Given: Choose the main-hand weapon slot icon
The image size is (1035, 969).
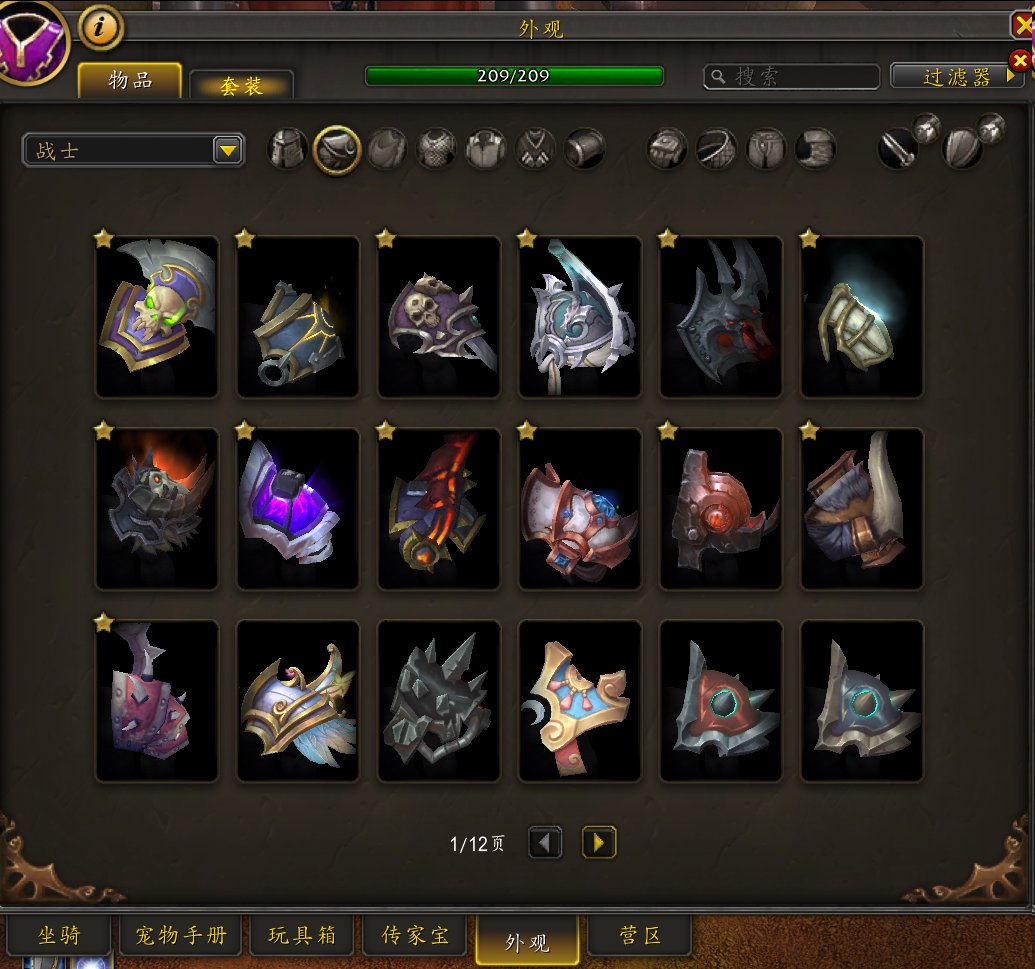Looking at the screenshot, I should tap(897, 149).
